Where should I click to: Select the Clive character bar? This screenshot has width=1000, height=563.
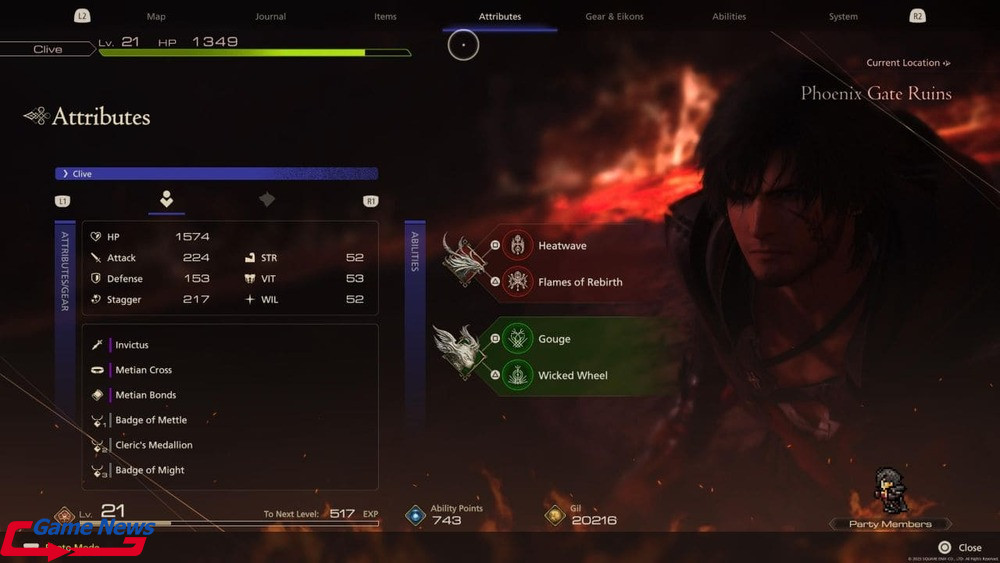pos(216,174)
